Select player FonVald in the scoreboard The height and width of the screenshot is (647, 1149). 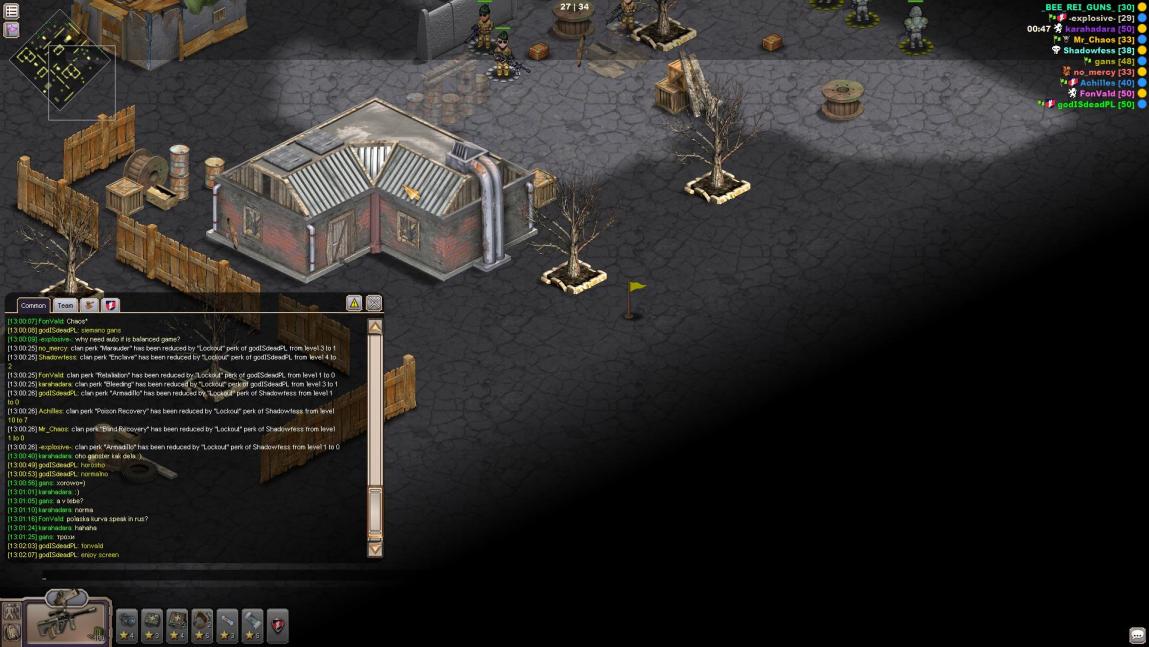coord(1106,93)
